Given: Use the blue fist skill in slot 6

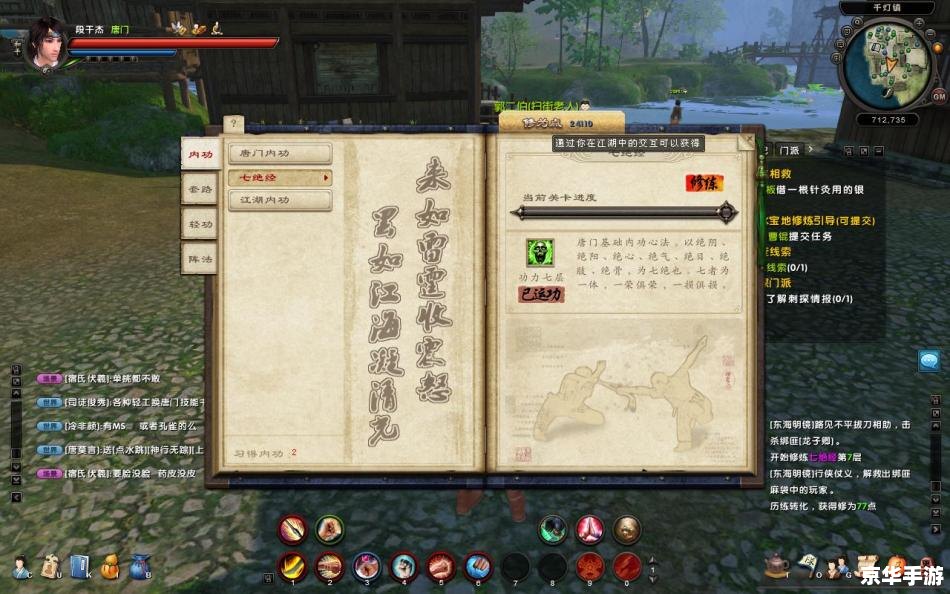Looking at the screenshot, I should [478, 566].
